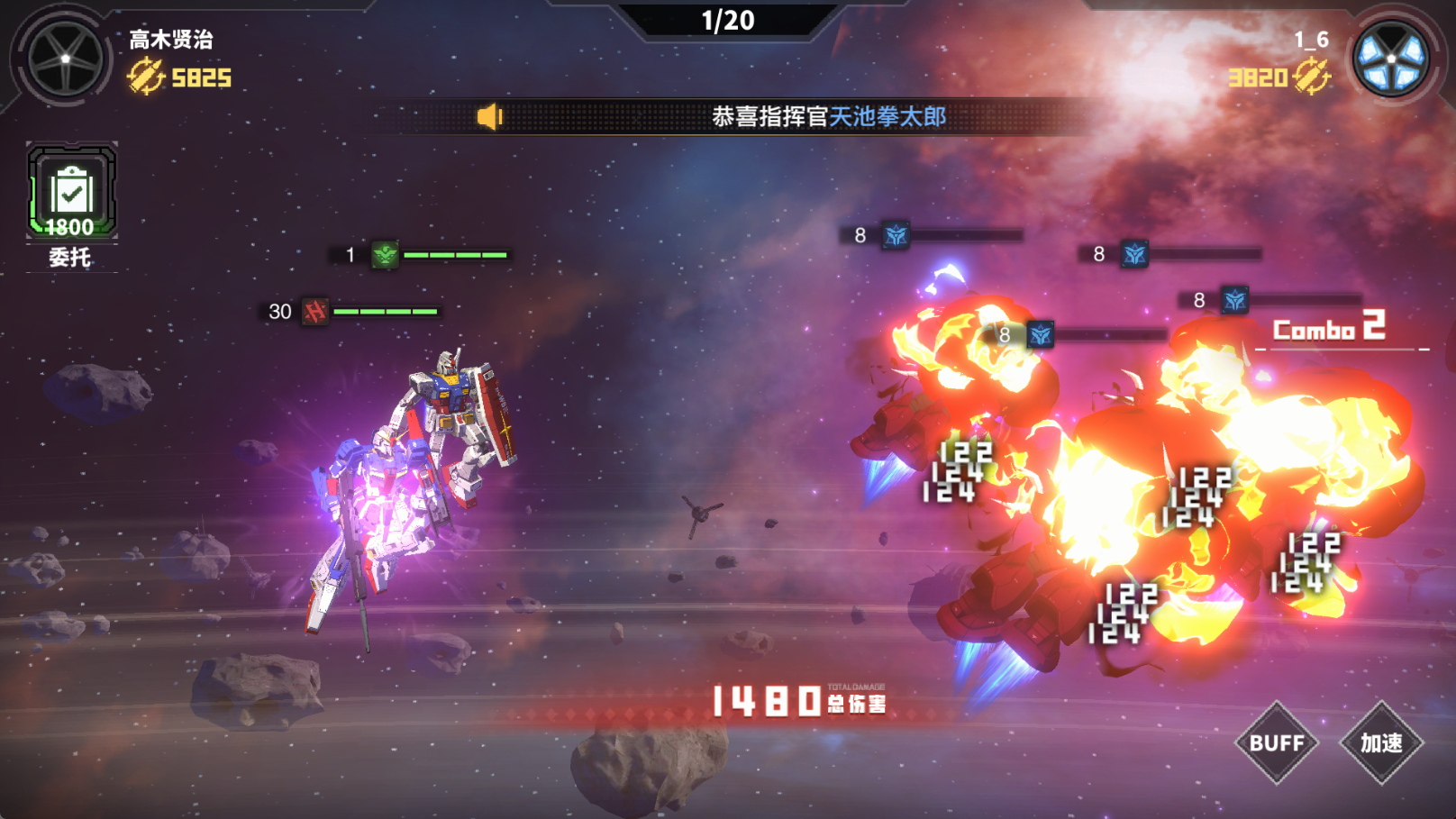Viewport: 1456px width, 819px height.
Task: Click the ammo currency icon beside 3820
Action: 1314,77
